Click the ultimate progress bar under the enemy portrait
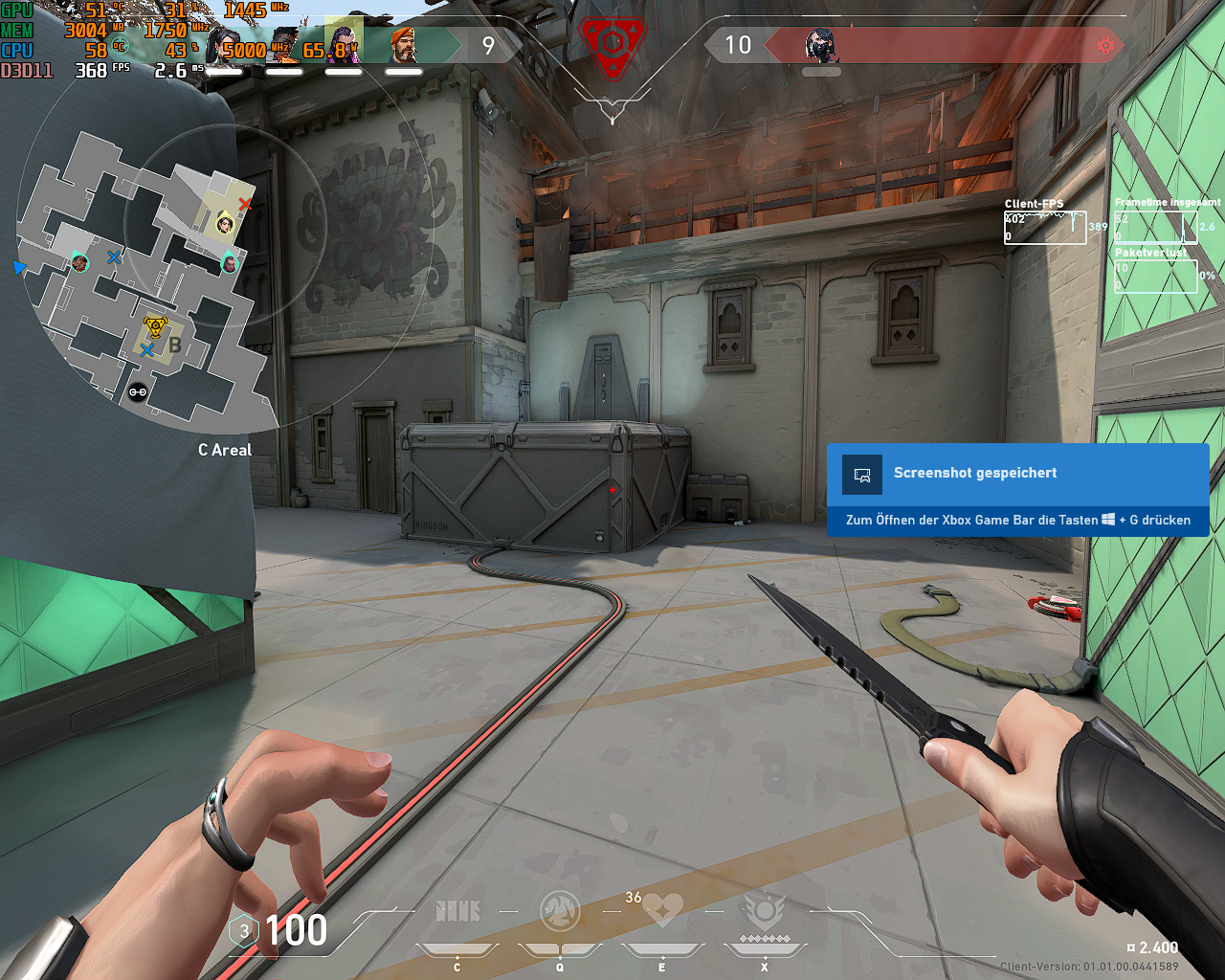 tap(821, 71)
